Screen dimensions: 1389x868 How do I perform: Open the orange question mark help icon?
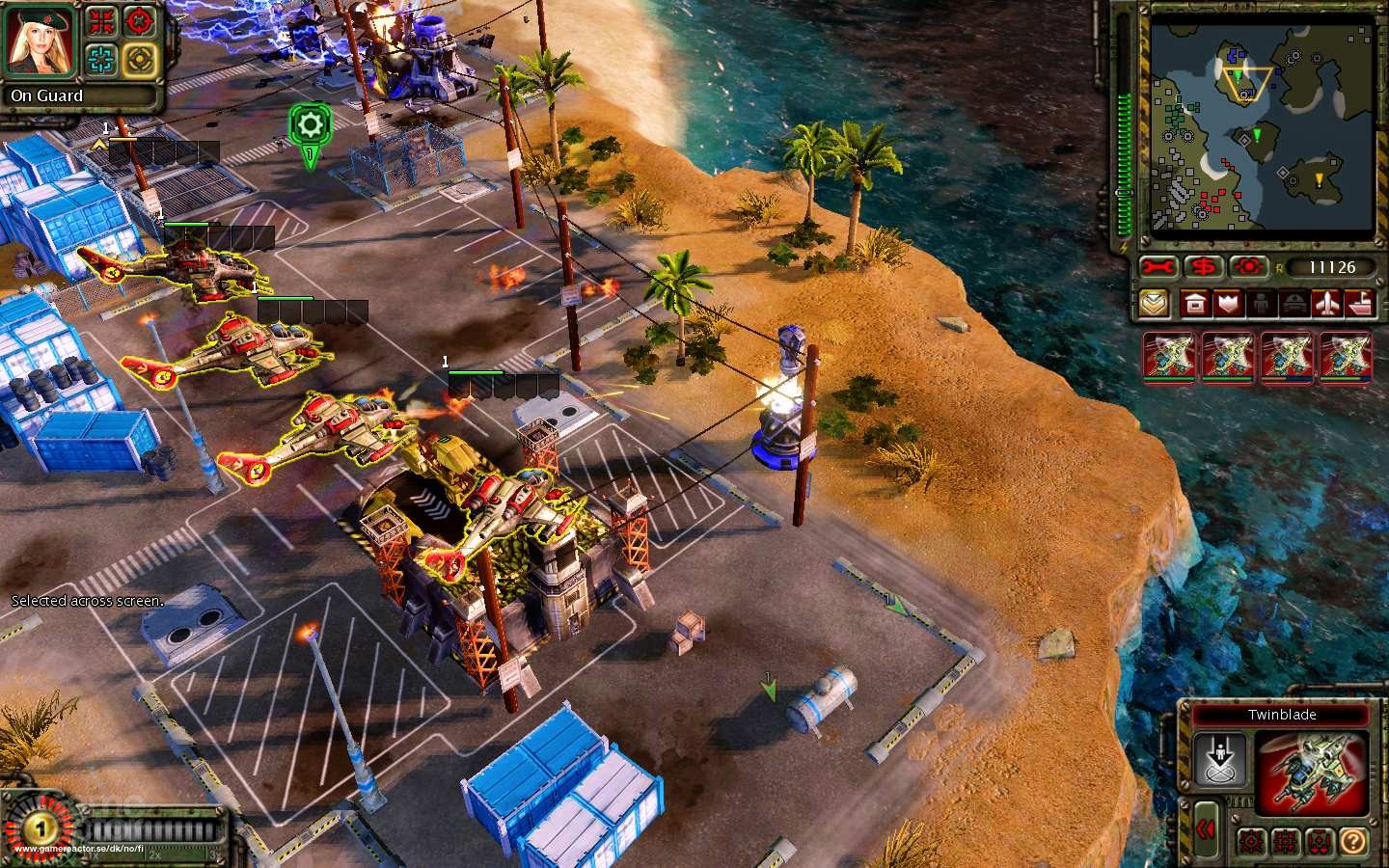coord(1354,842)
